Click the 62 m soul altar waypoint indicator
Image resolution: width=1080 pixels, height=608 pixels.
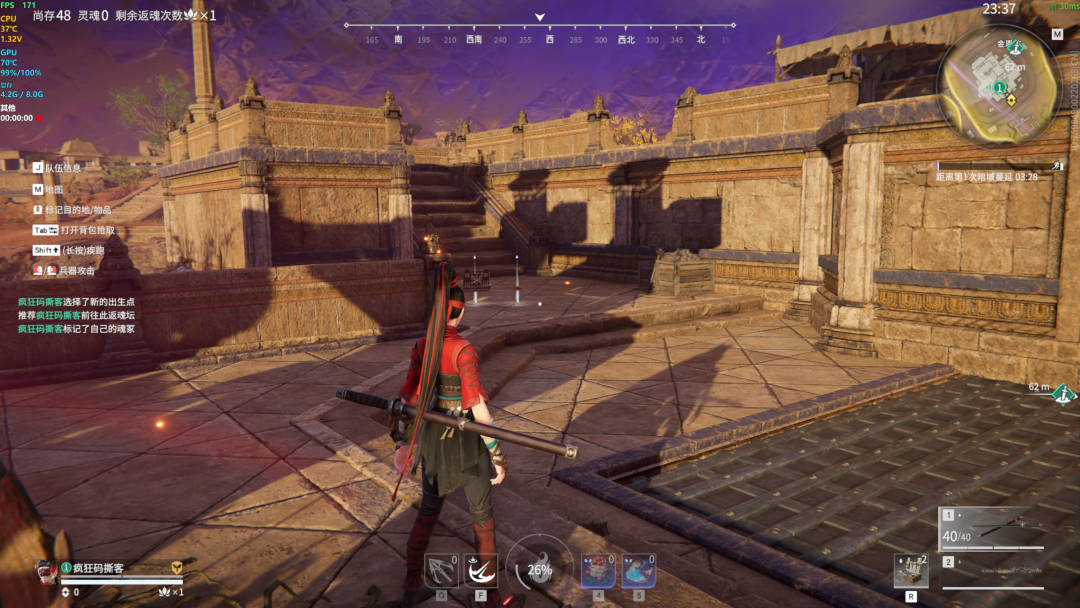point(1064,393)
